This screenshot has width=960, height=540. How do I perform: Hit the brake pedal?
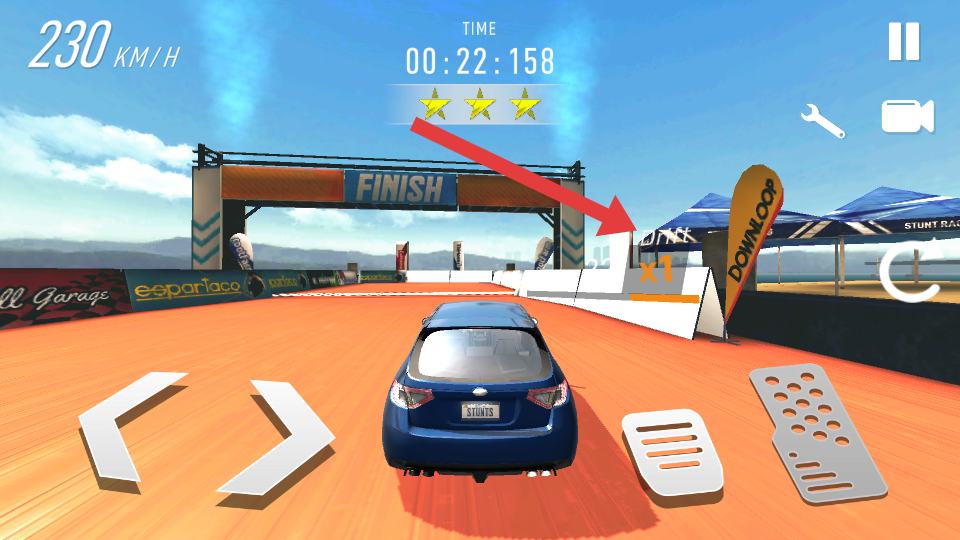[x=672, y=455]
